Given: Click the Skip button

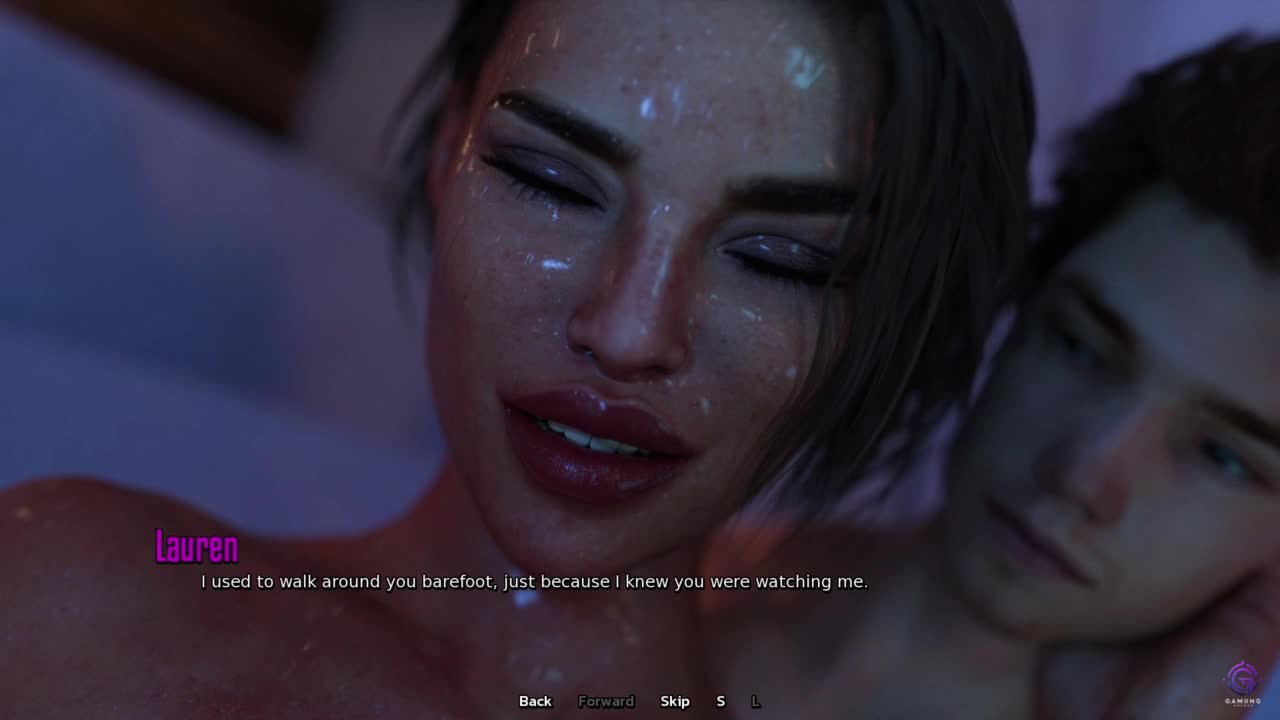Looking at the screenshot, I should (675, 701).
